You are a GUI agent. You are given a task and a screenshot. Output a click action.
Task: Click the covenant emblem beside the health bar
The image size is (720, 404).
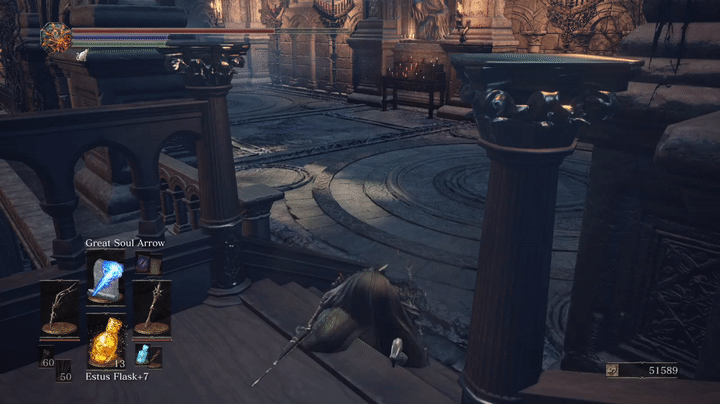point(54,38)
